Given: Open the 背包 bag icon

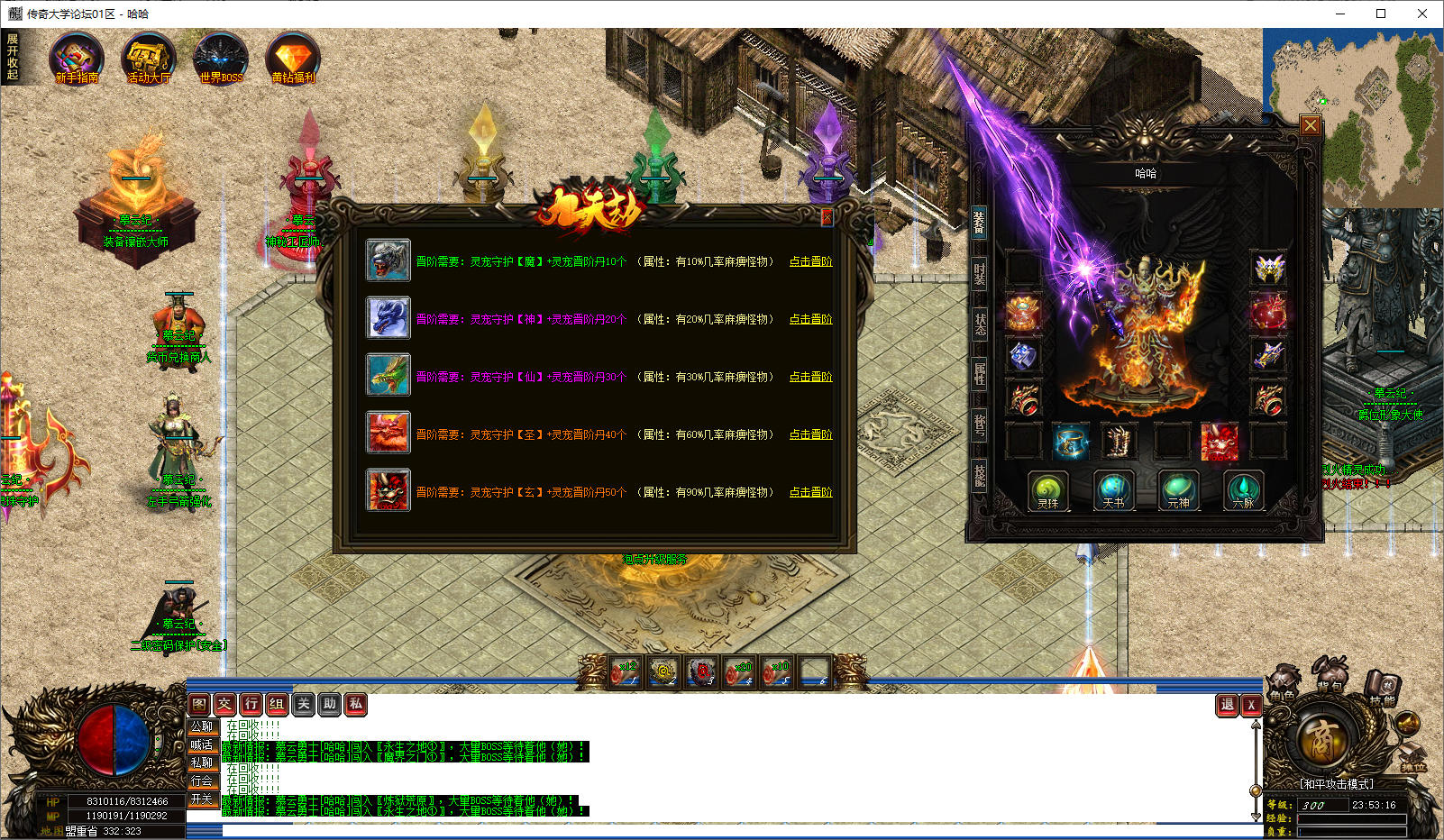Looking at the screenshot, I should tap(1330, 679).
